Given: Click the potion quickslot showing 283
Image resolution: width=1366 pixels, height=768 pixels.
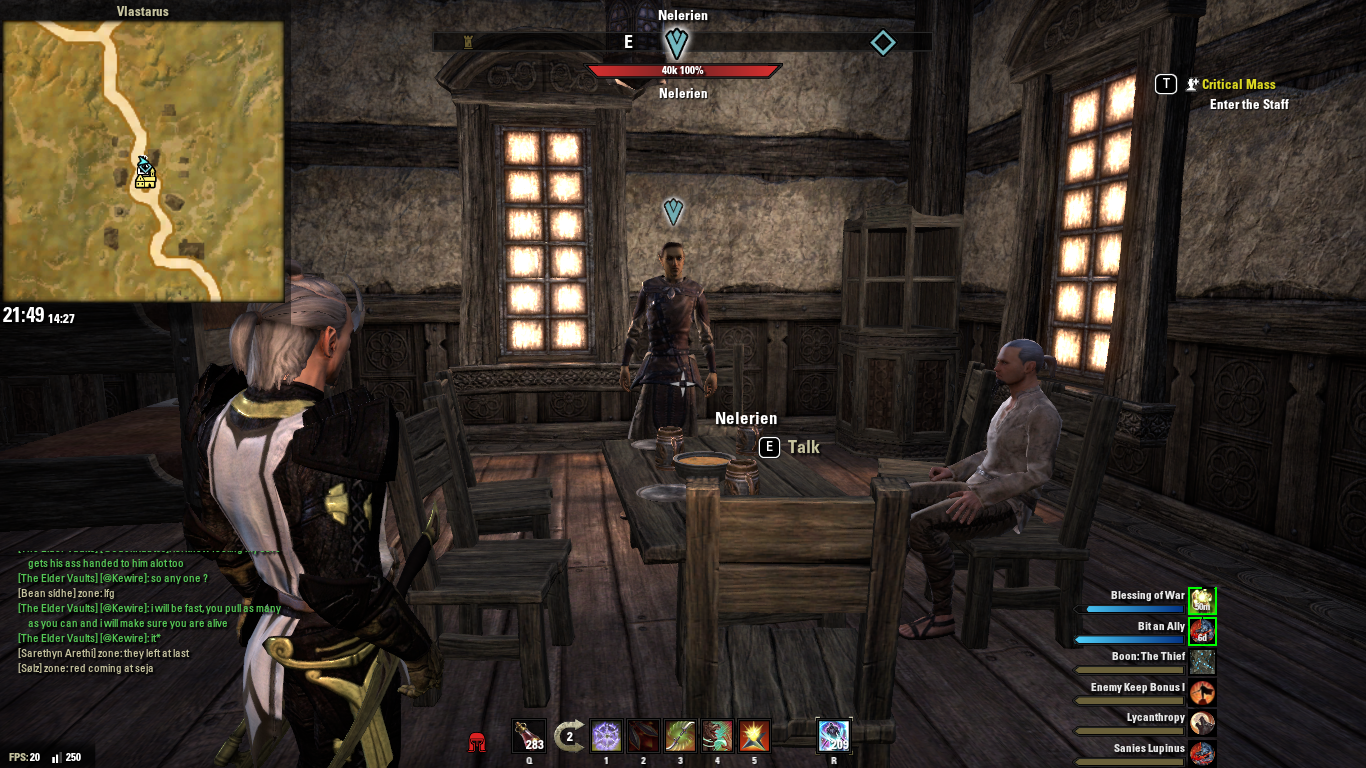Looking at the screenshot, I should coord(529,733).
